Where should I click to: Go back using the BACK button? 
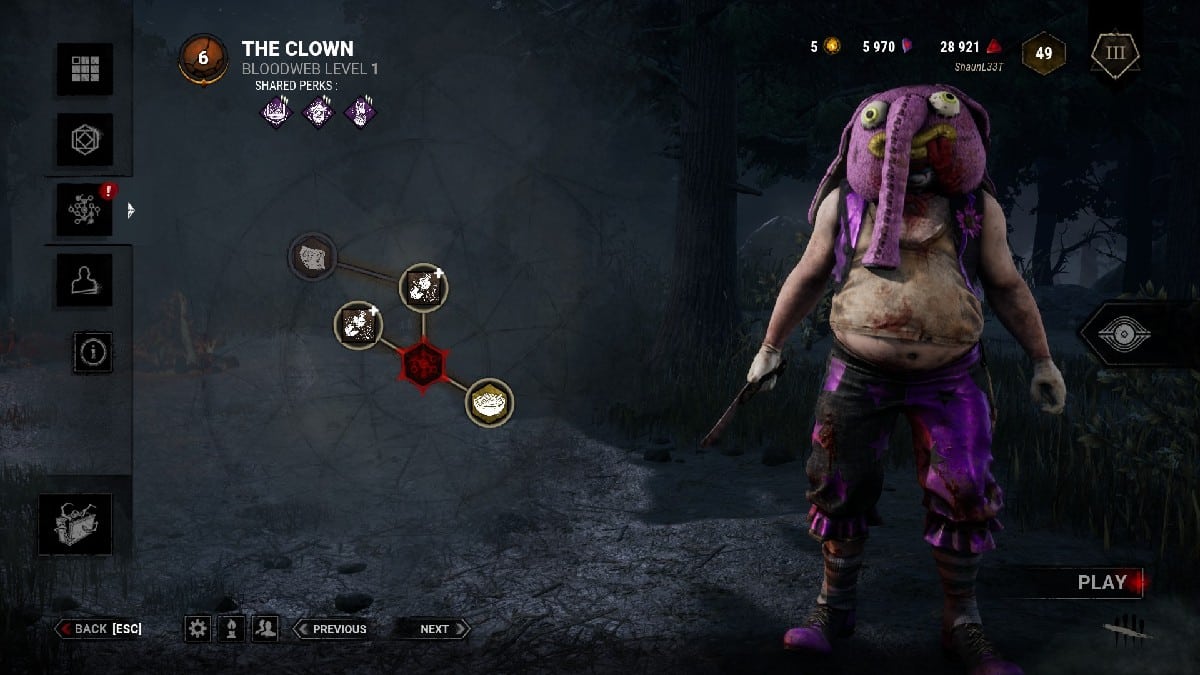(x=99, y=628)
